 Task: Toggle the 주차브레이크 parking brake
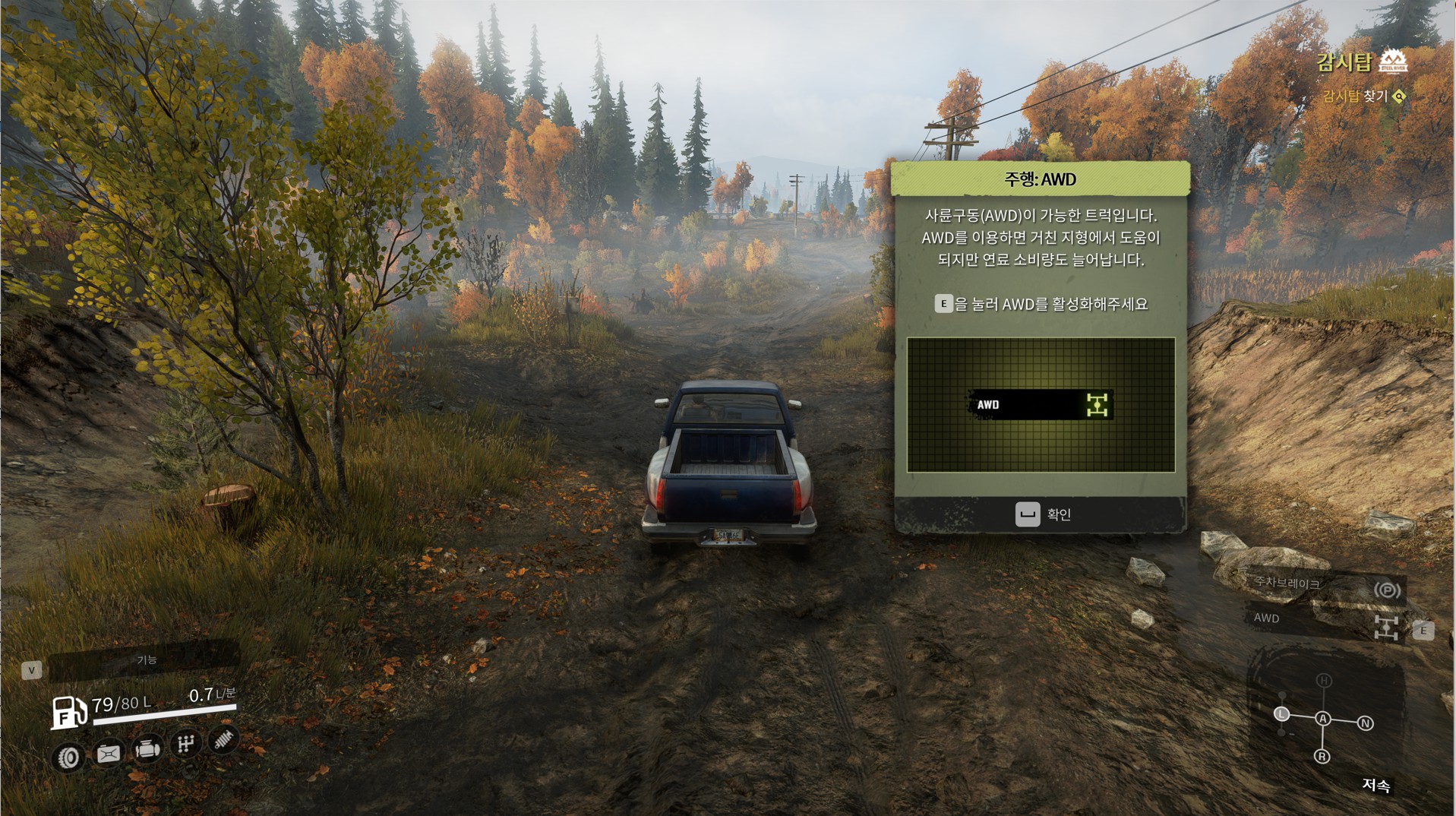1388,590
